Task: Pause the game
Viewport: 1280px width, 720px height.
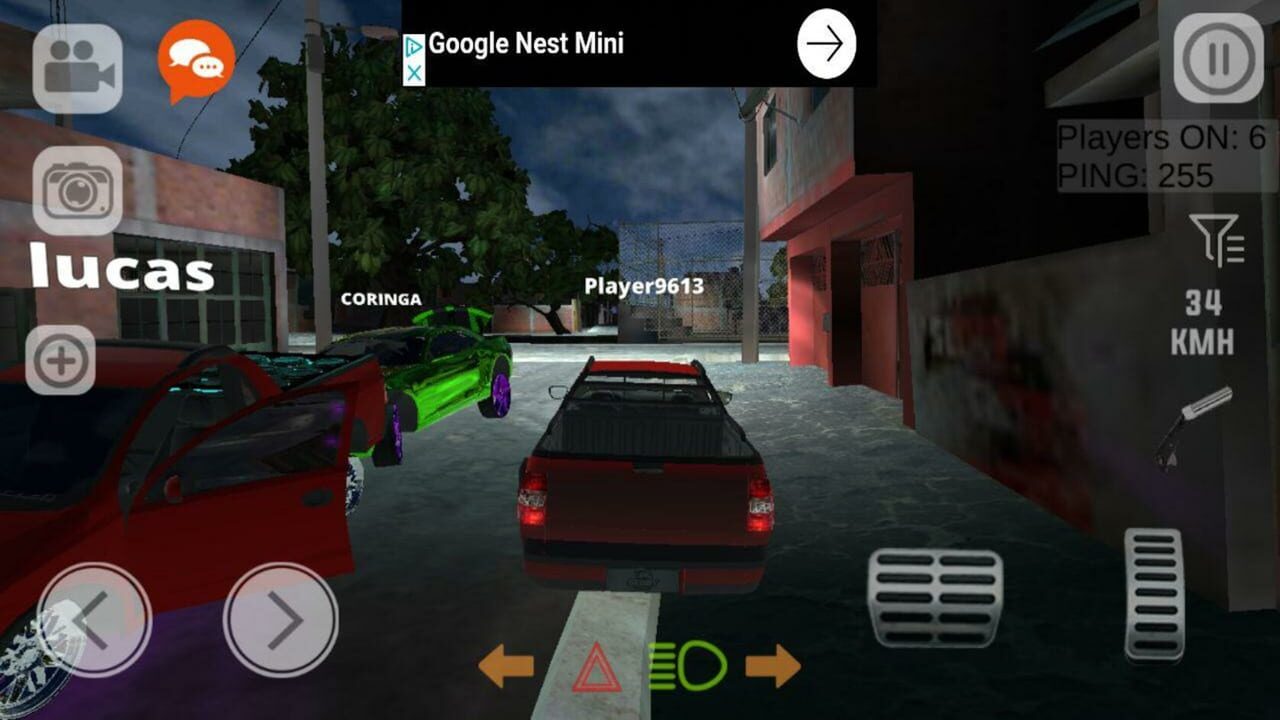Action: click(x=1217, y=58)
